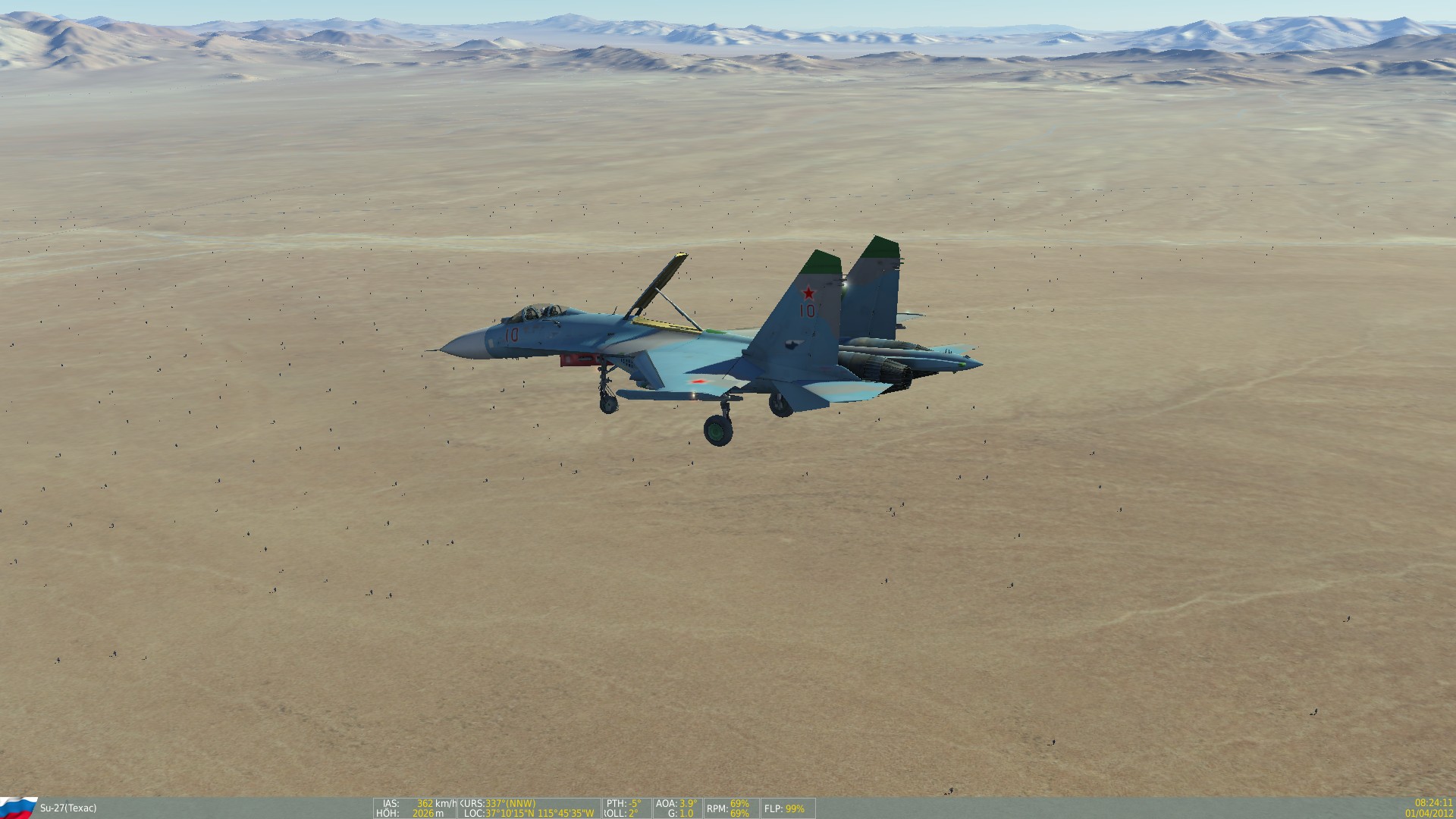1456x819 pixels.
Task: Click the HÖH altitude readout
Action: 417,812
